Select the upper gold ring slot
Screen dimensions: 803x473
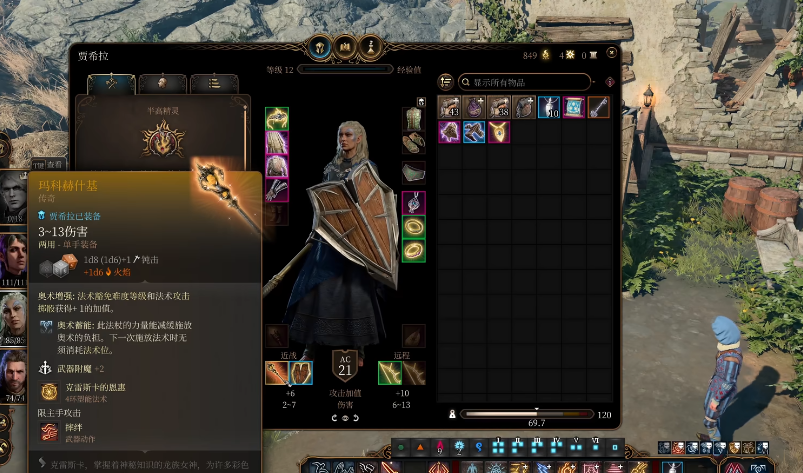[413, 227]
